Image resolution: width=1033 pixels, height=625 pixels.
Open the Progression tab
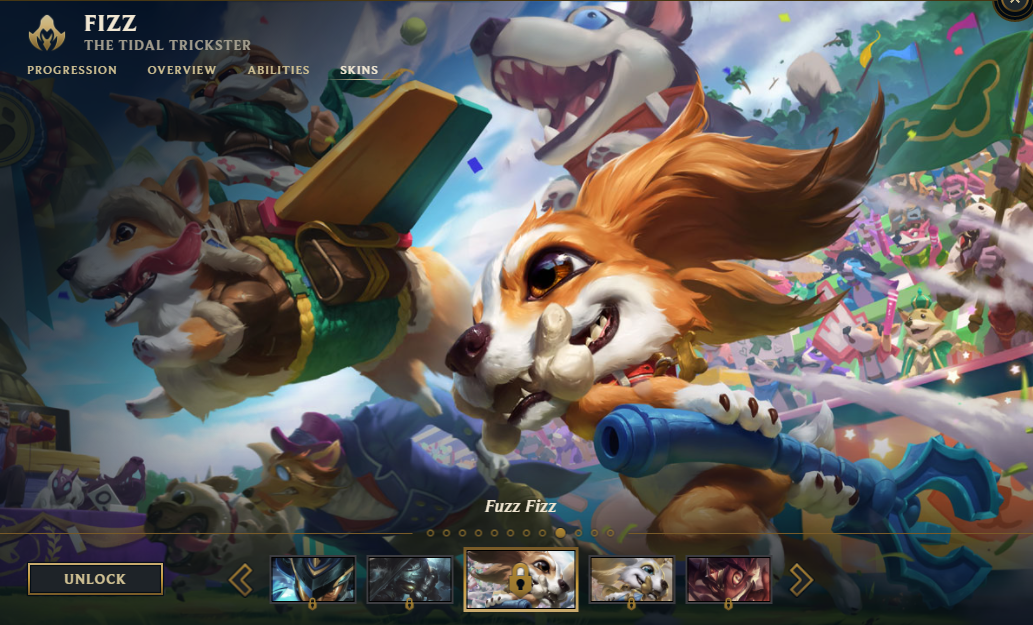72,70
